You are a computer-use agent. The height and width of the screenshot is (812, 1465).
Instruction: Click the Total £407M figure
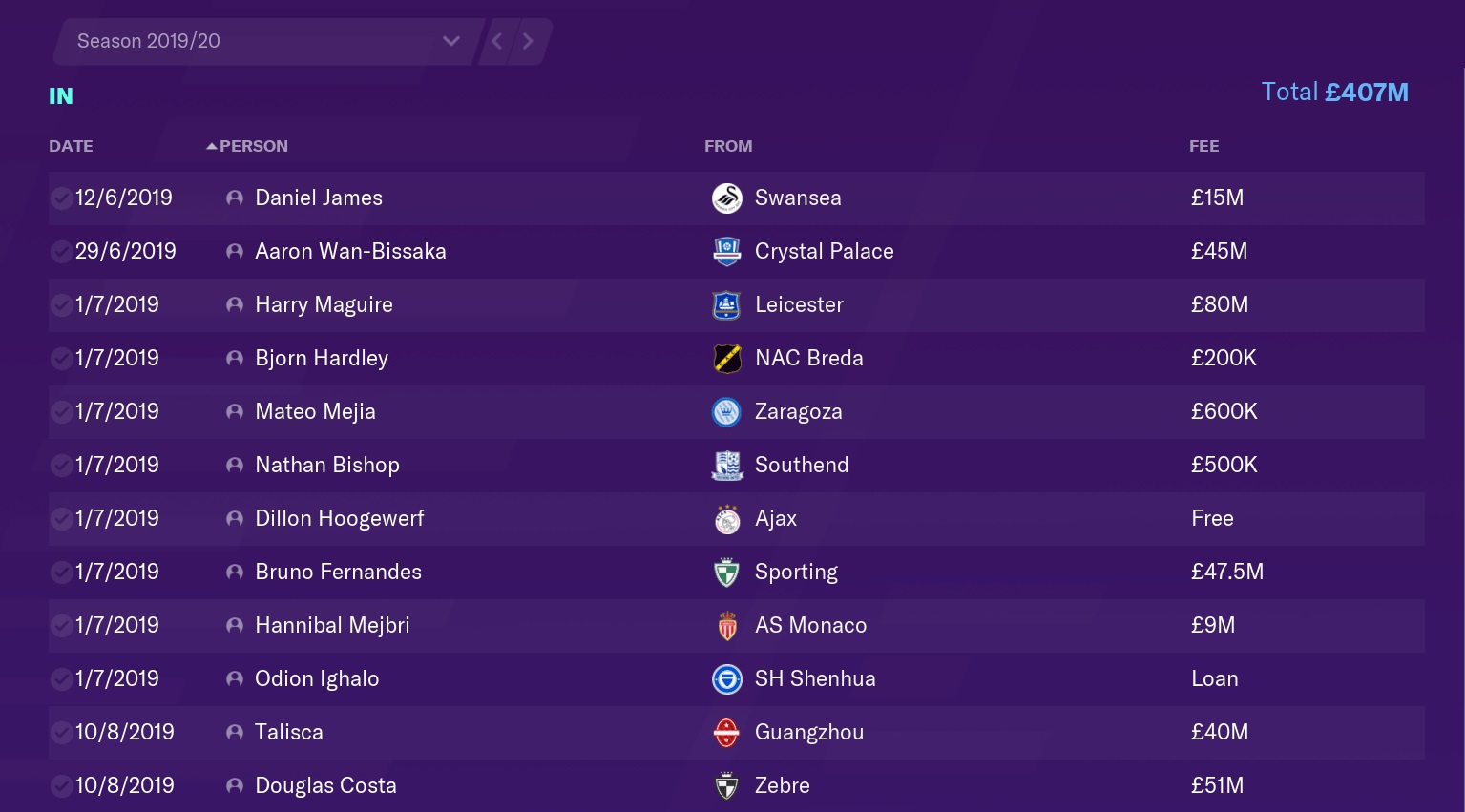click(1334, 92)
